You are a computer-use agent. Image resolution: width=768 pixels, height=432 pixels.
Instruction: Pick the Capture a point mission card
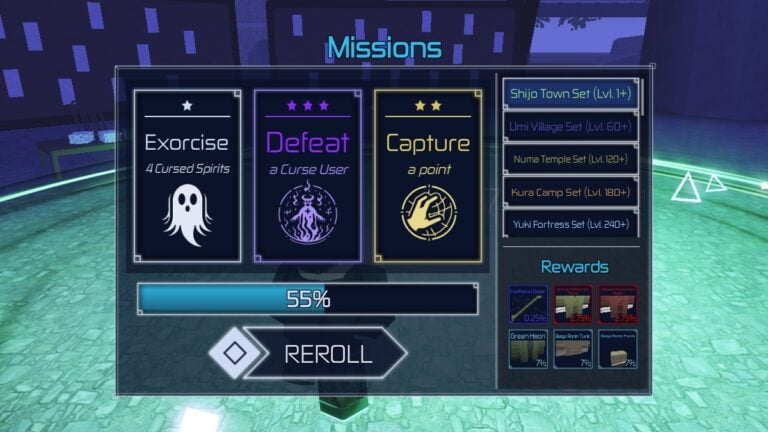point(427,176)
